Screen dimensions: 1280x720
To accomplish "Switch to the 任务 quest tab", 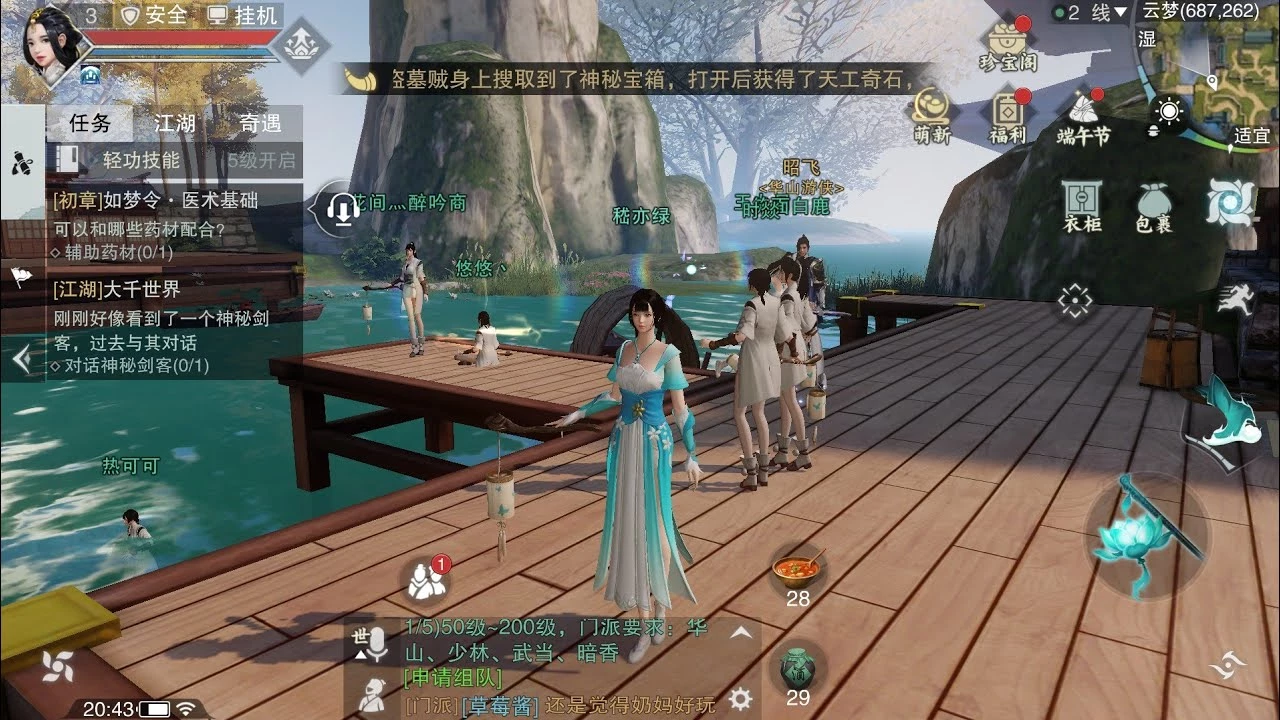I will tap(90, 124).
